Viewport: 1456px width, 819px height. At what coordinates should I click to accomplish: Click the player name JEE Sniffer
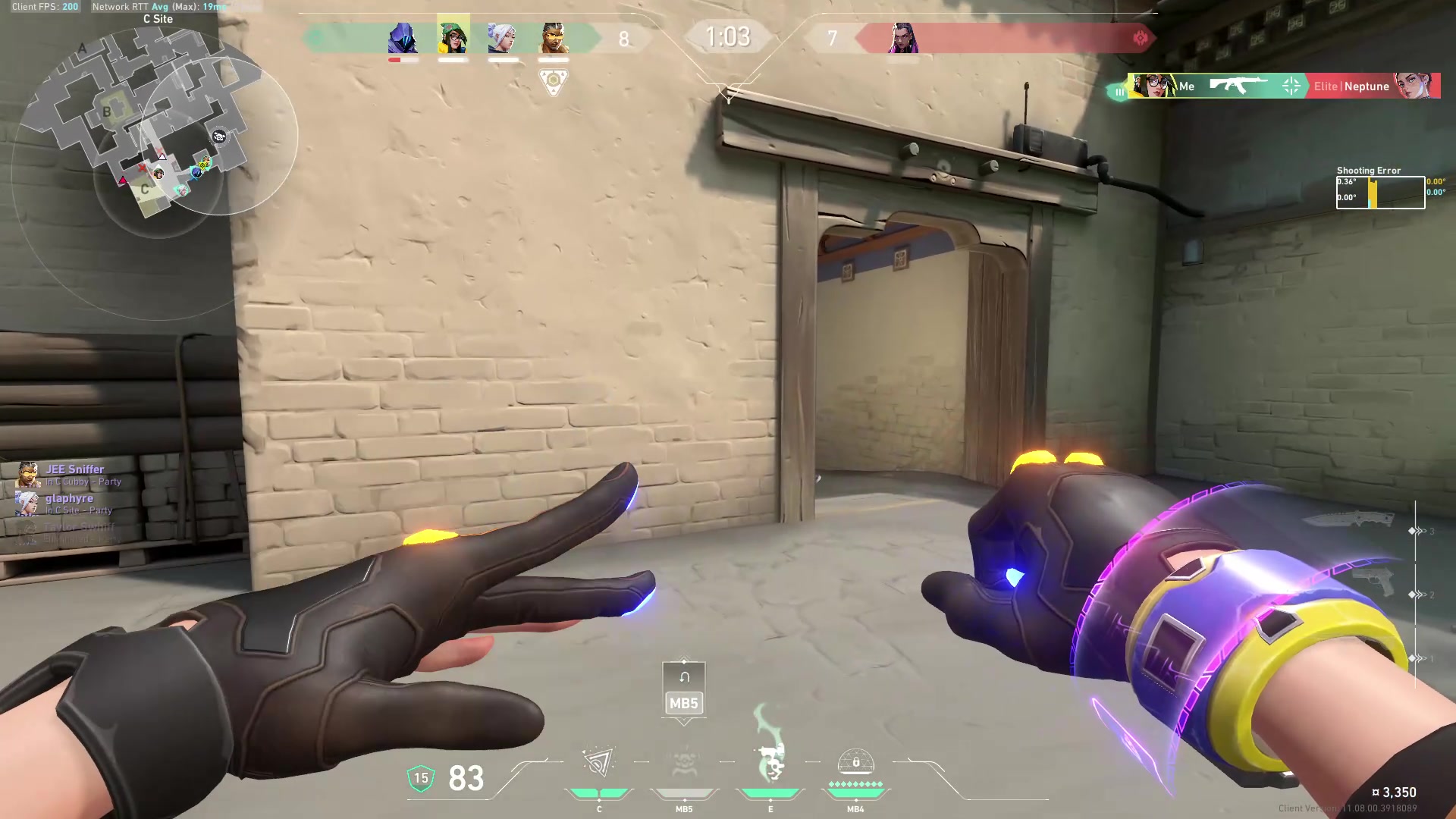74,469
